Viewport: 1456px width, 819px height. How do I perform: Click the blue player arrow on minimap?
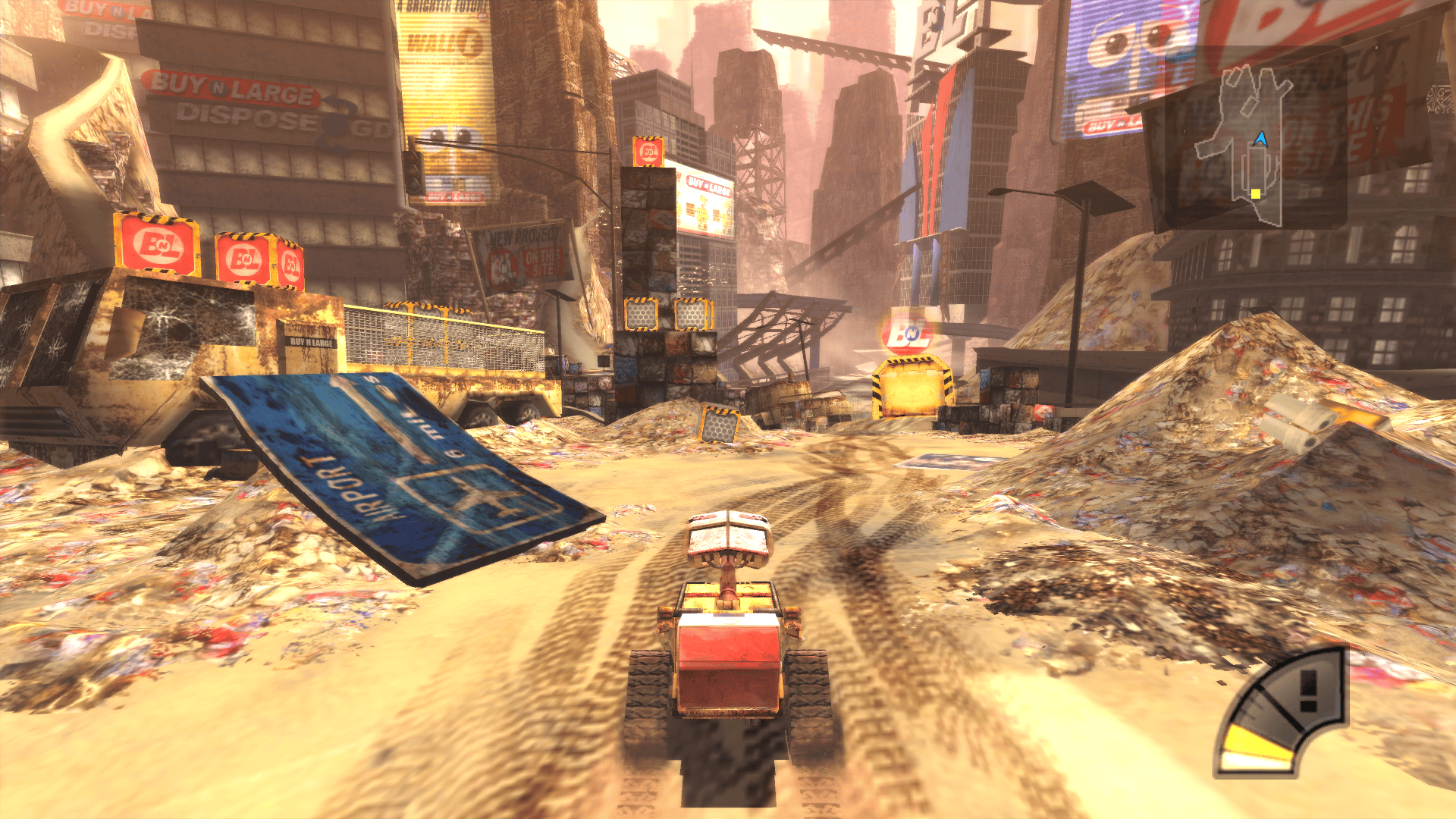pos(1260,139)
